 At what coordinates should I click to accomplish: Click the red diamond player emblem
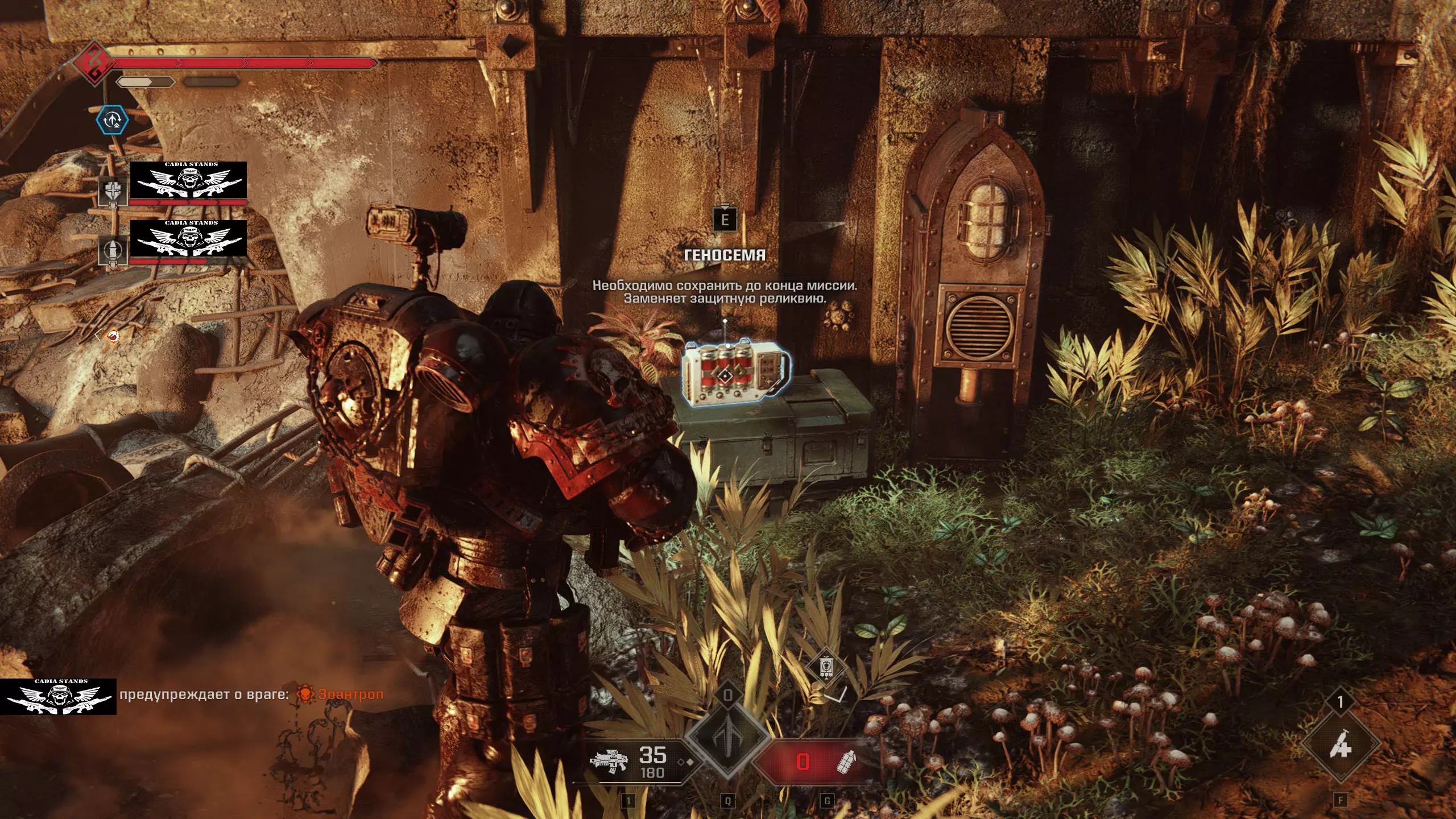coord(94,61)
